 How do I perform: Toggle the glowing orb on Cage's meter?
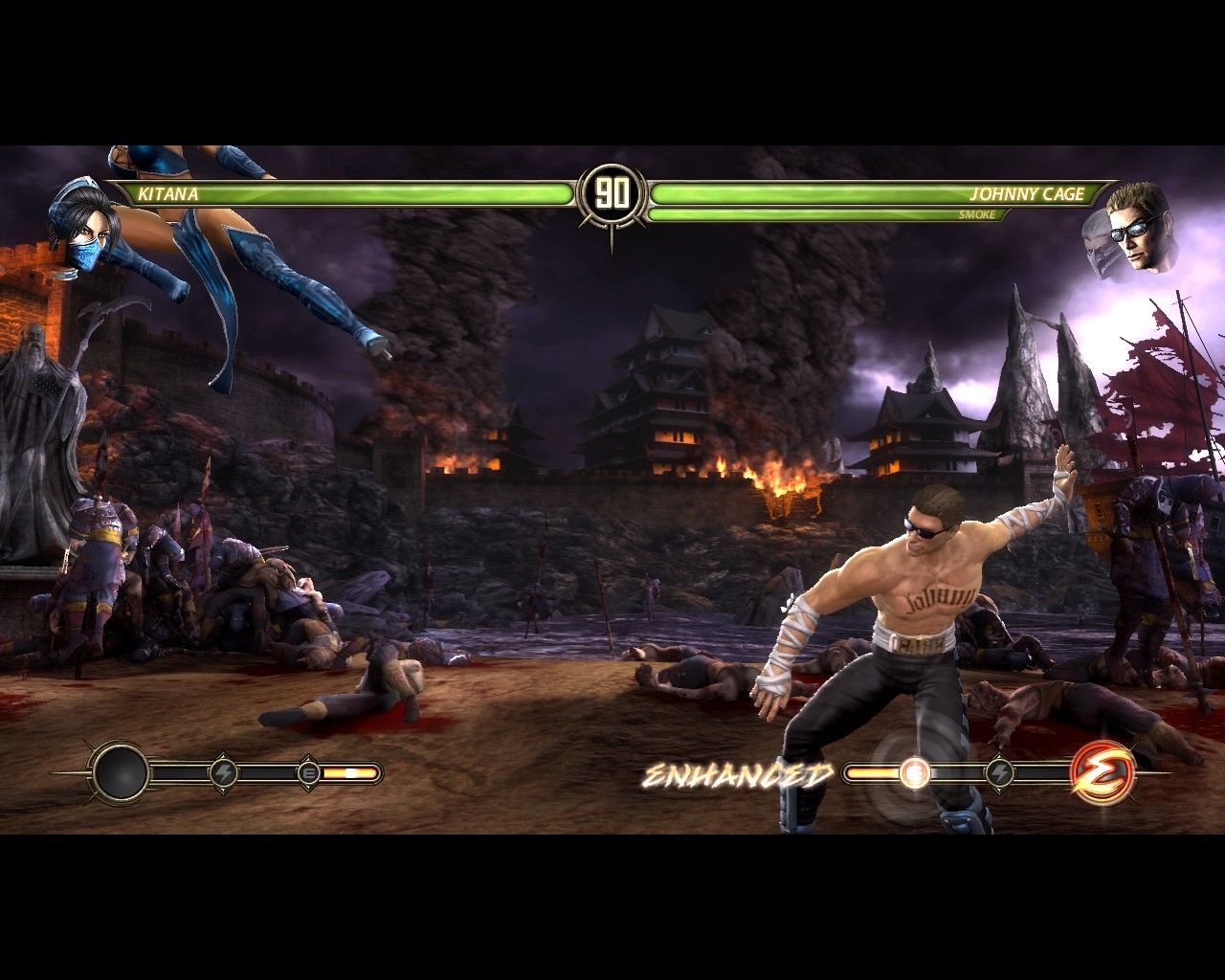pos(914,773)
